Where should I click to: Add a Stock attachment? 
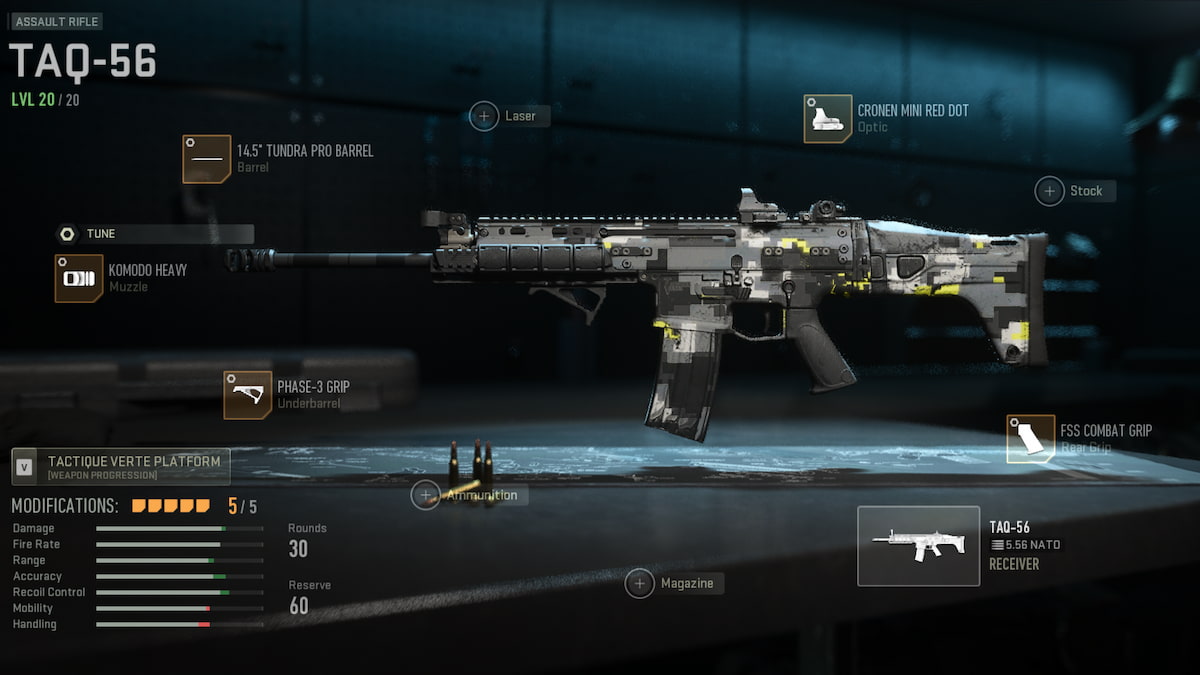pos(1050,191)
